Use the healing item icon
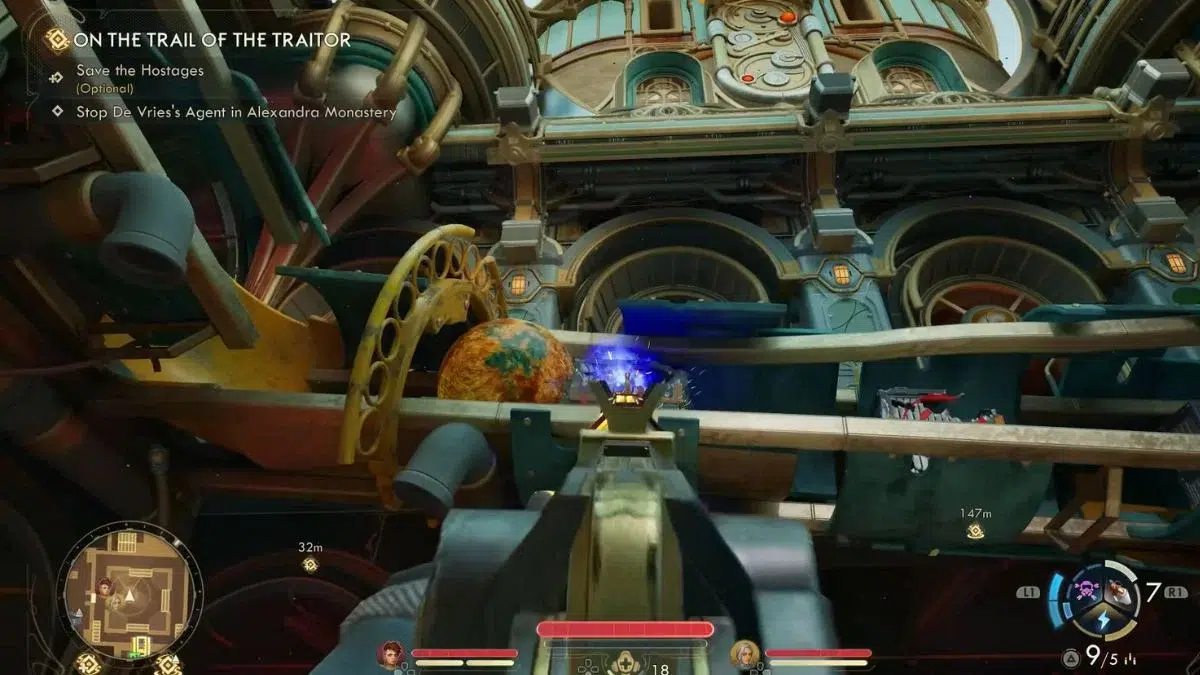Image resolution: width=1200 pixels, height=675 pixels. 625,662
